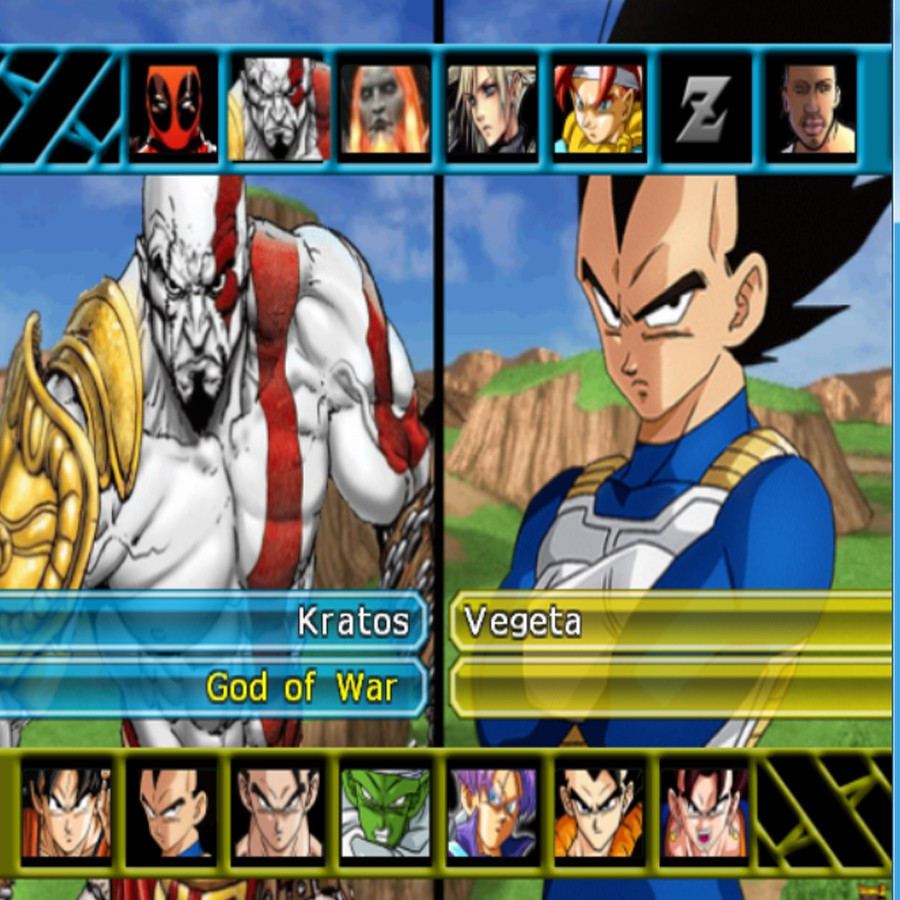The width and height of the screenshot is (900, 900).
Task: Click the God of War form bar
Action: coord(215,688)
